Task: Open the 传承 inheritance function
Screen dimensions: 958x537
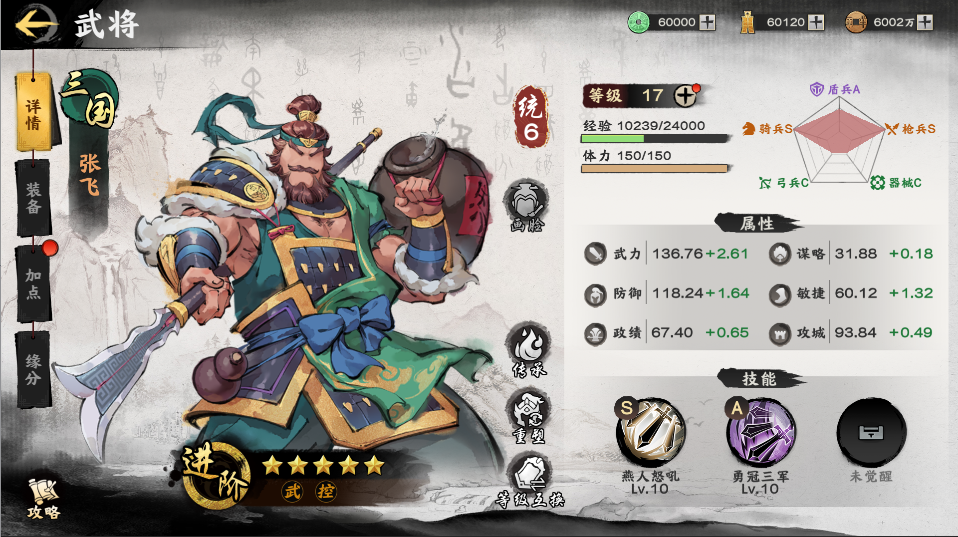Action: pyautogui.click(x=527, y=350)
